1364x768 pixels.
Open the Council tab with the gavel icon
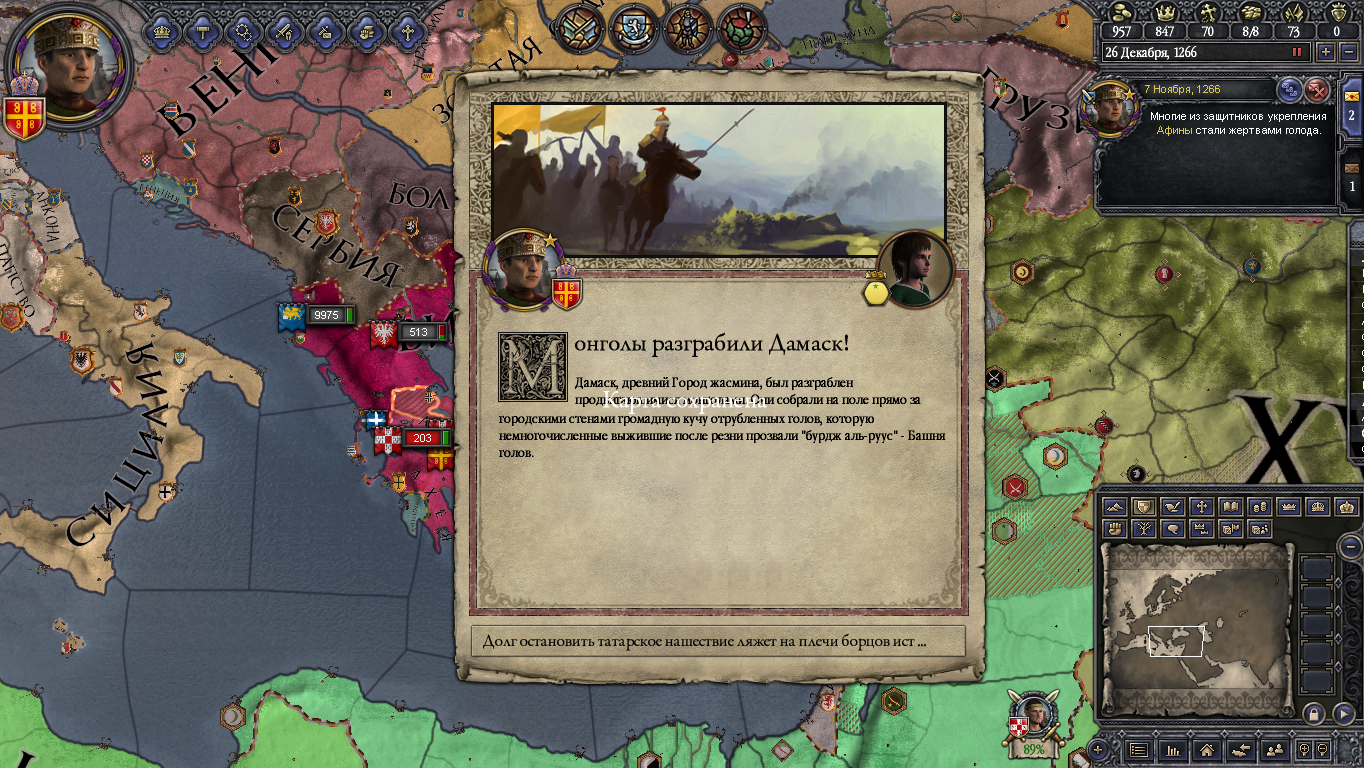pyautogui.click(x=202, y=31)
